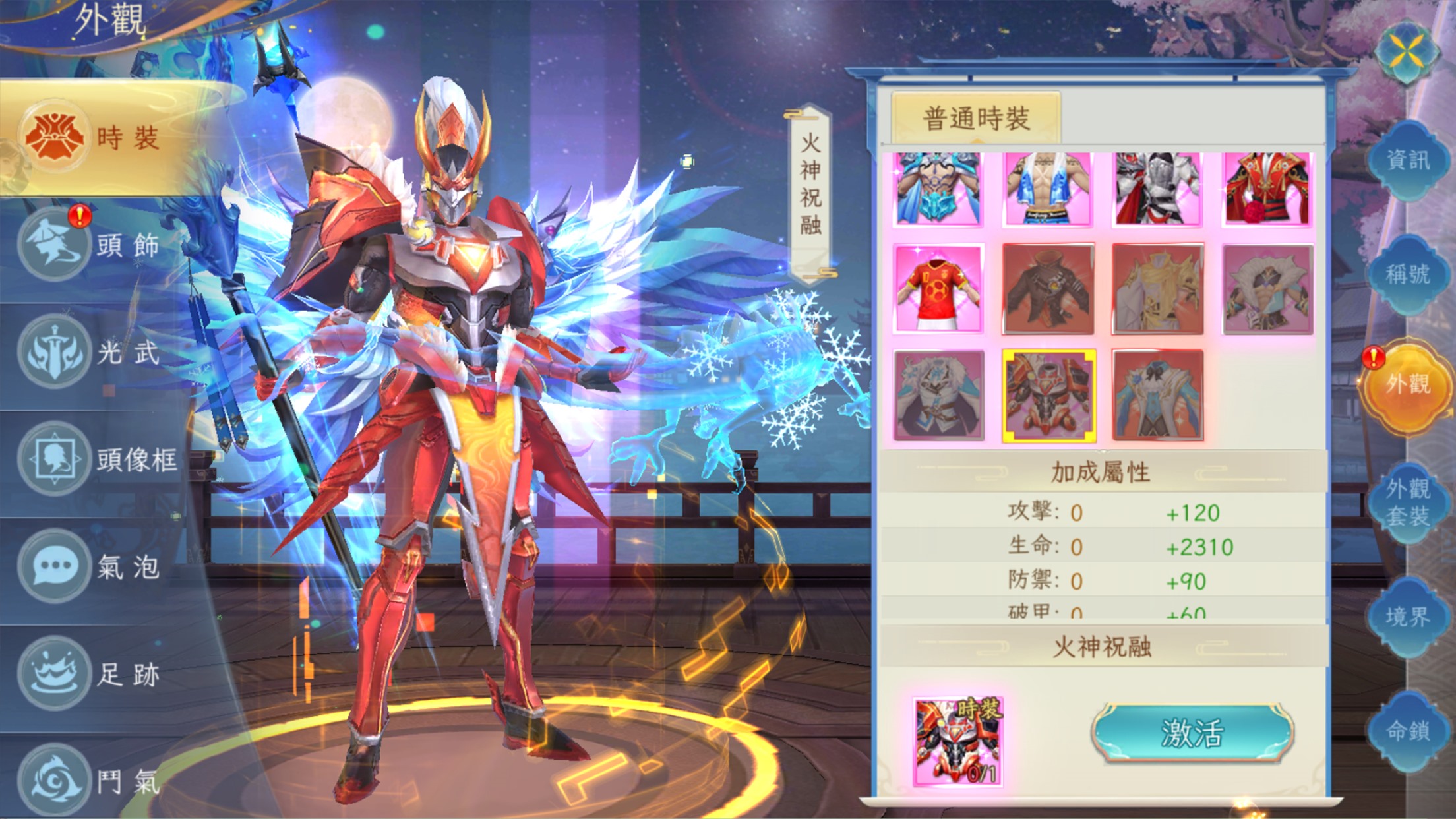The width and height of the screenshot is (1456, 819).
Task: Open the 稱號 title tab
Action: (1408, 274)
